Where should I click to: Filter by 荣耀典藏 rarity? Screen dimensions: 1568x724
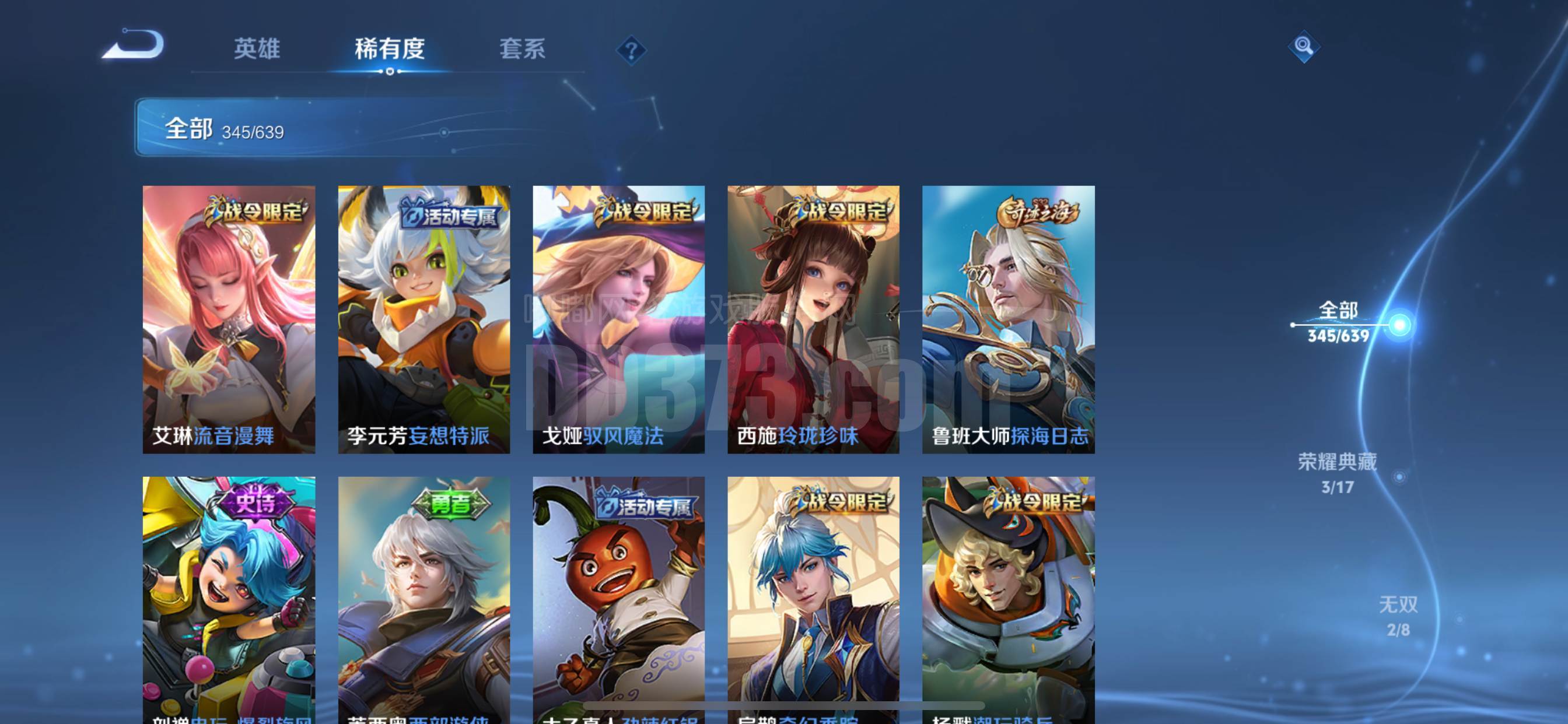1338,473
